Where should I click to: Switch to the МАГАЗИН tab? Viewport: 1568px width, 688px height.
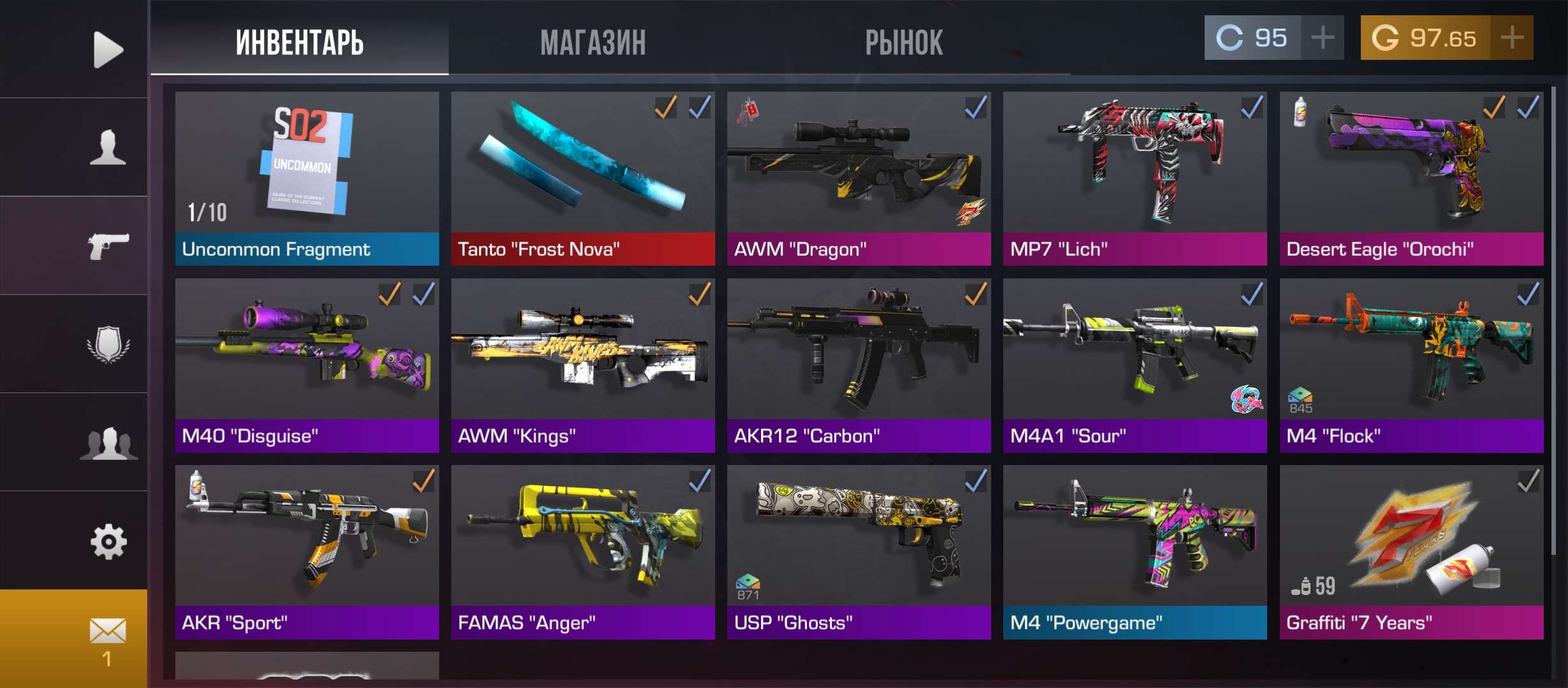click(x=593, y=43)
